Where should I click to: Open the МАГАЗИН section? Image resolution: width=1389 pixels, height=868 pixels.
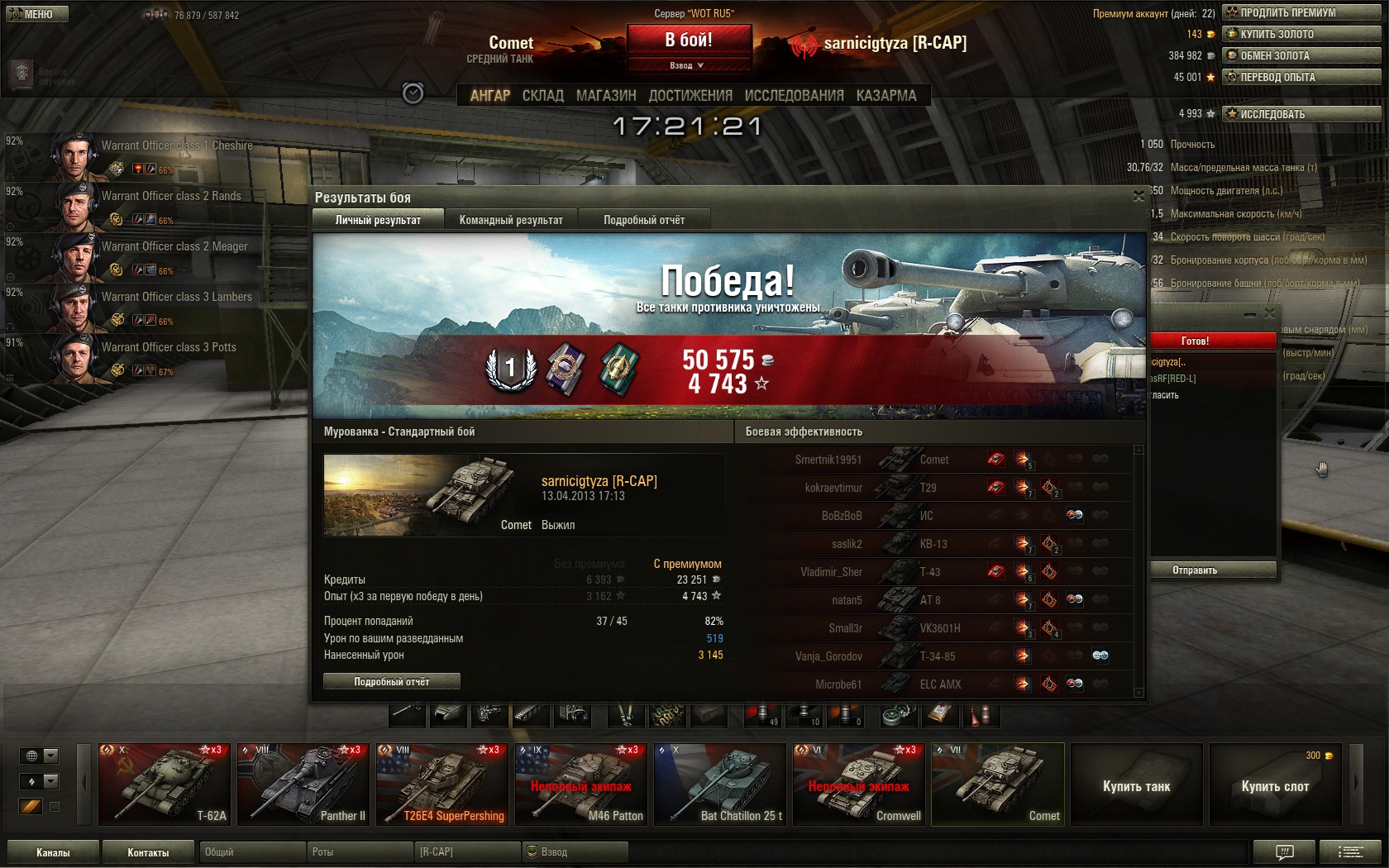(x=606, y=96)
